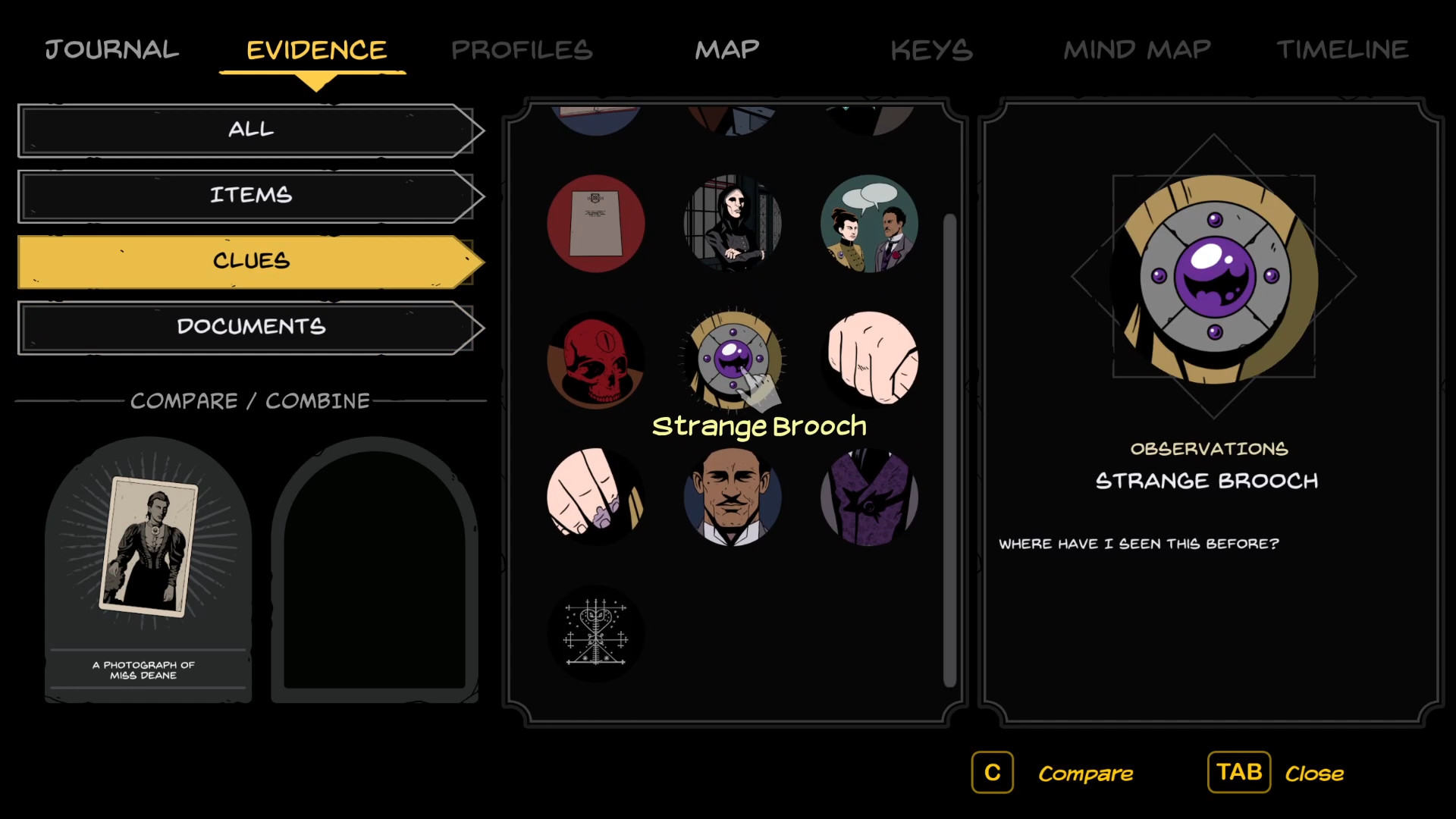The height and width of the screenshot is (819, 1456).
Task: Open the Profiles tab
Action: 522,50
